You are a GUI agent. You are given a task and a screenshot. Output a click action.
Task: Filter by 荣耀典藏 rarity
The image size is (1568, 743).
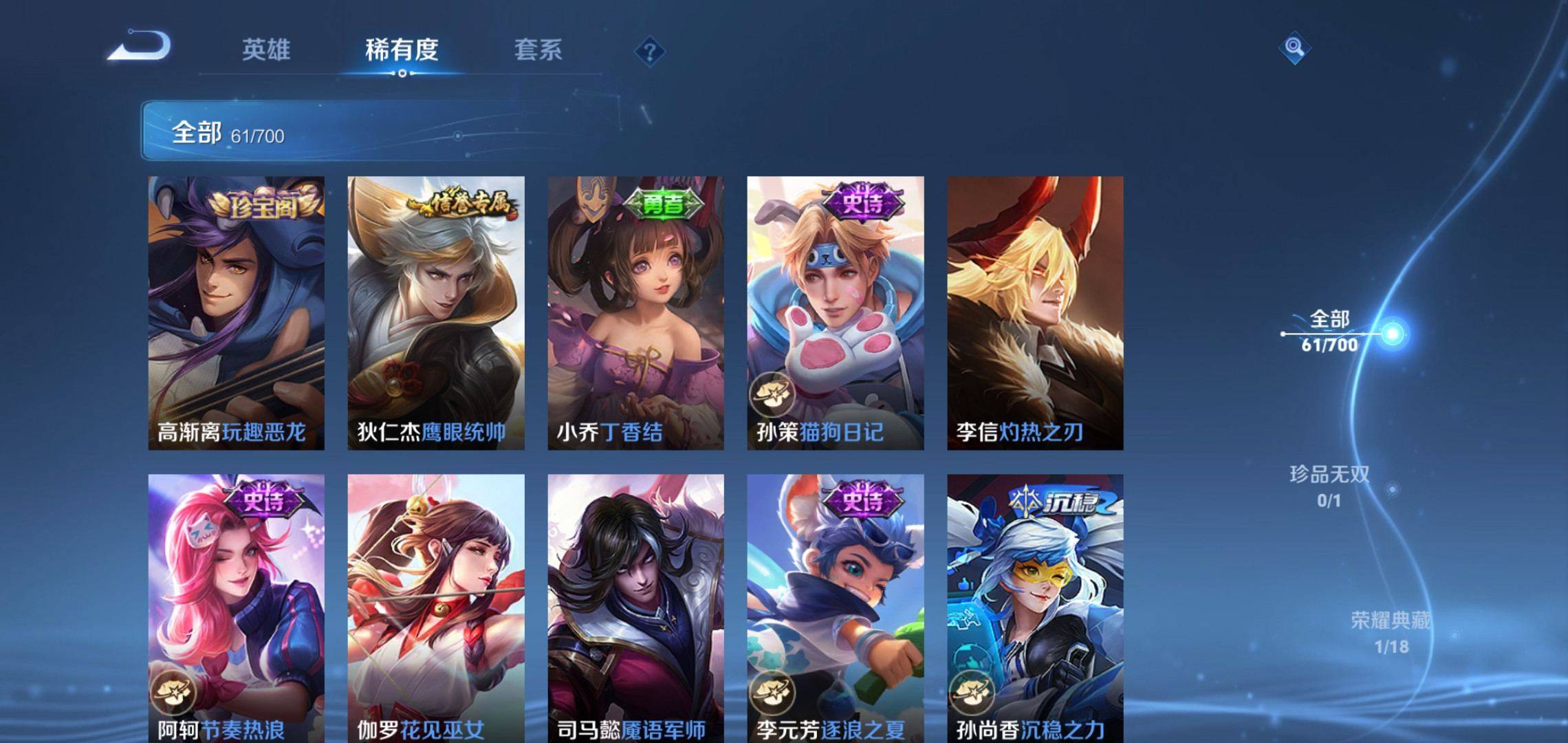[1390, 632]
